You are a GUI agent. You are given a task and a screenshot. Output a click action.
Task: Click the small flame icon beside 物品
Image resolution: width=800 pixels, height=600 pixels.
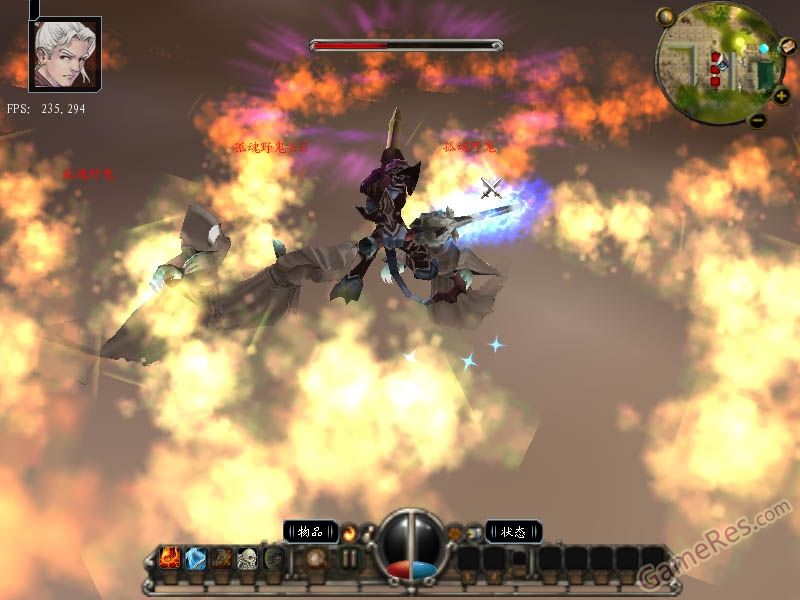[349, 532]
